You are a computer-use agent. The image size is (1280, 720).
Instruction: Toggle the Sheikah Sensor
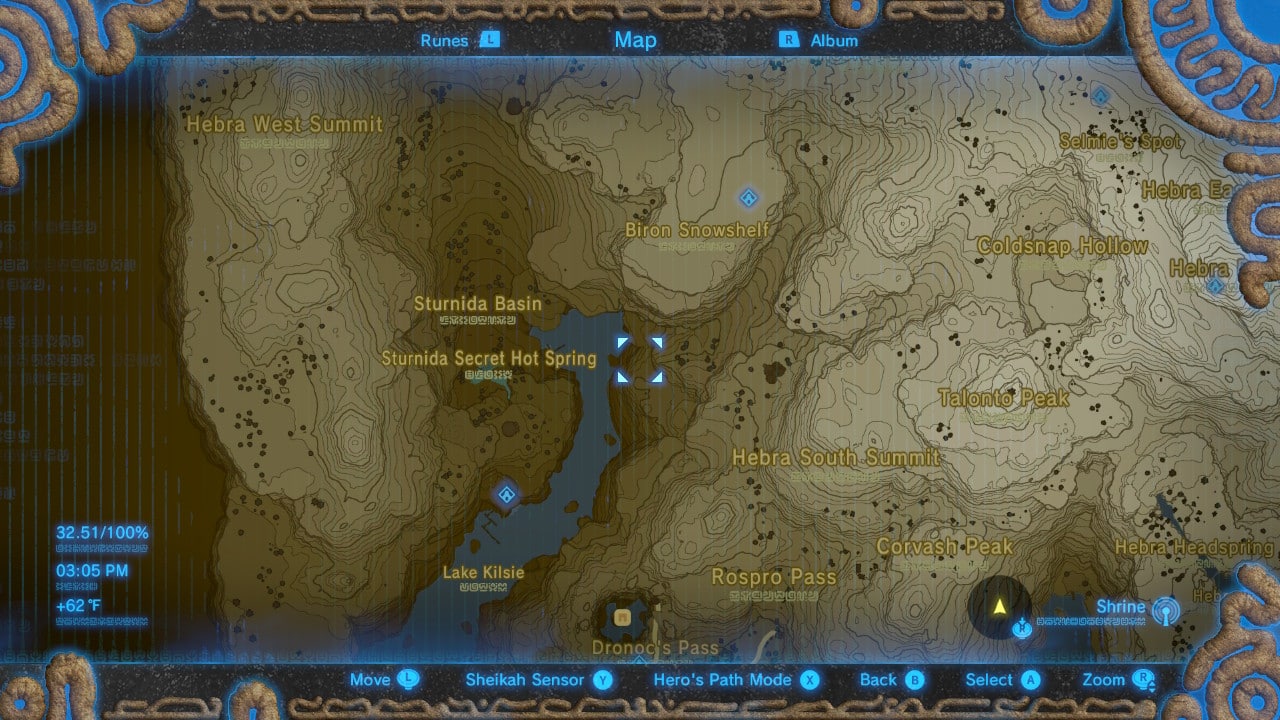[526, 679]
